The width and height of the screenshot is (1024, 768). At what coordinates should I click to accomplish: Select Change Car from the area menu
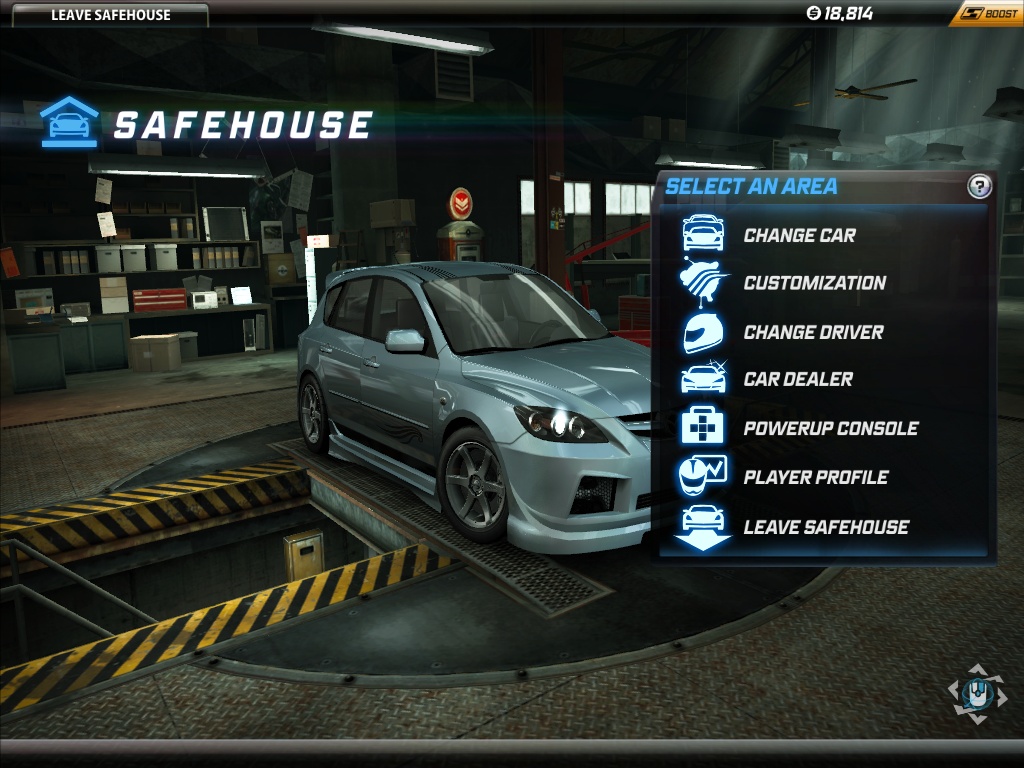point(798,236)
